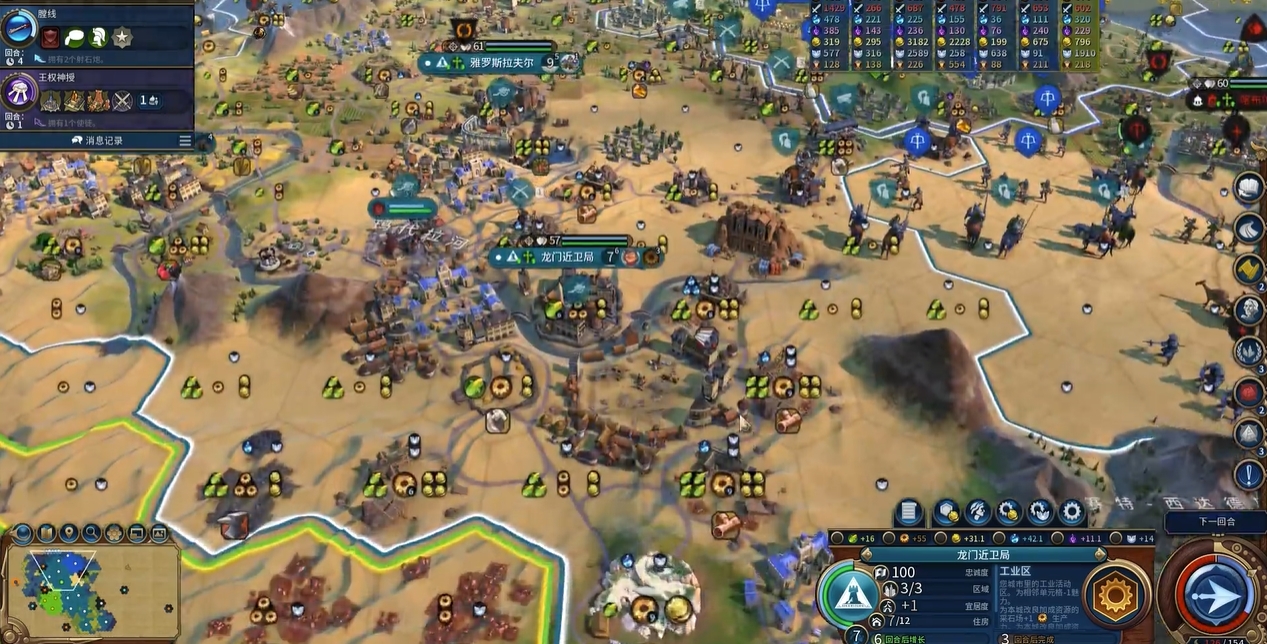The image size is (1267, 644).
Task: Open the 膛线 research icon
Action: (x=18, y=27)
